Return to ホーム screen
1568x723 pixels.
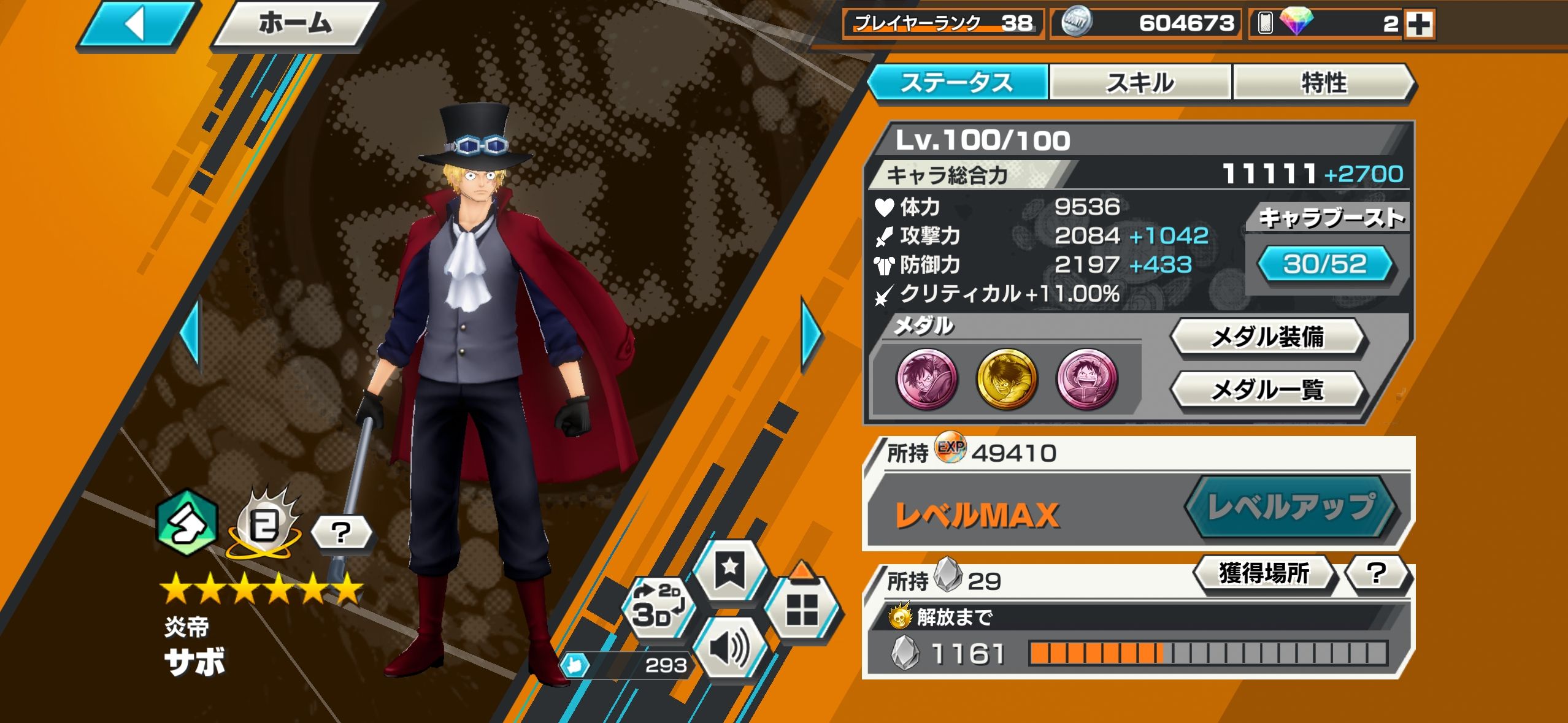click(294, 25)
